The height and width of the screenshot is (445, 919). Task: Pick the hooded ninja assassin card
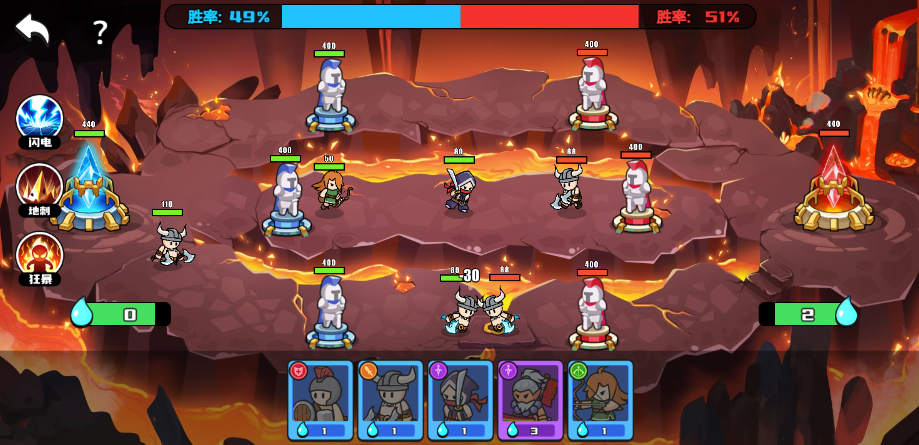click(460, 400)
